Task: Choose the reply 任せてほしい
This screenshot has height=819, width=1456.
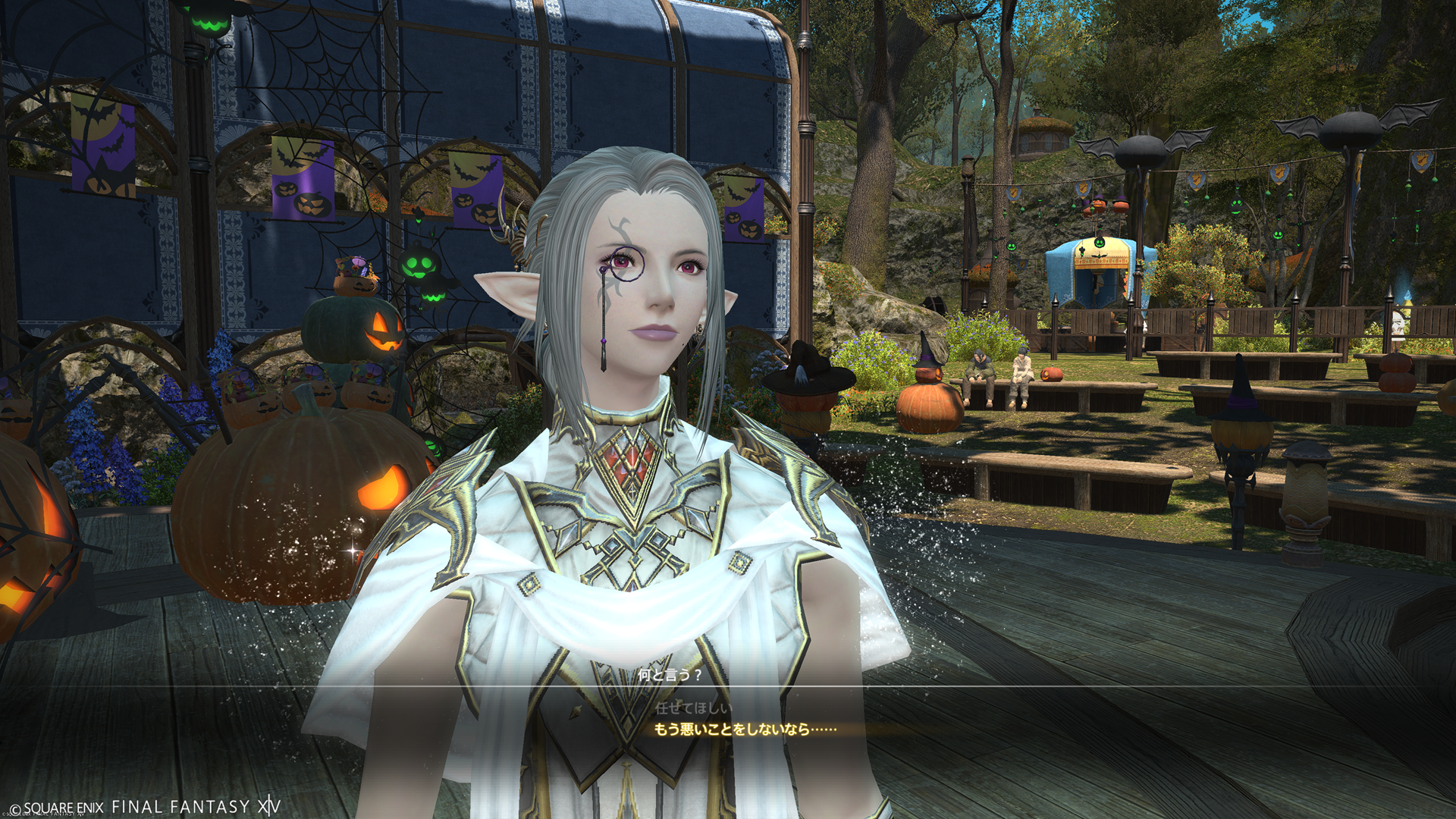Action: tap(693, 708)
